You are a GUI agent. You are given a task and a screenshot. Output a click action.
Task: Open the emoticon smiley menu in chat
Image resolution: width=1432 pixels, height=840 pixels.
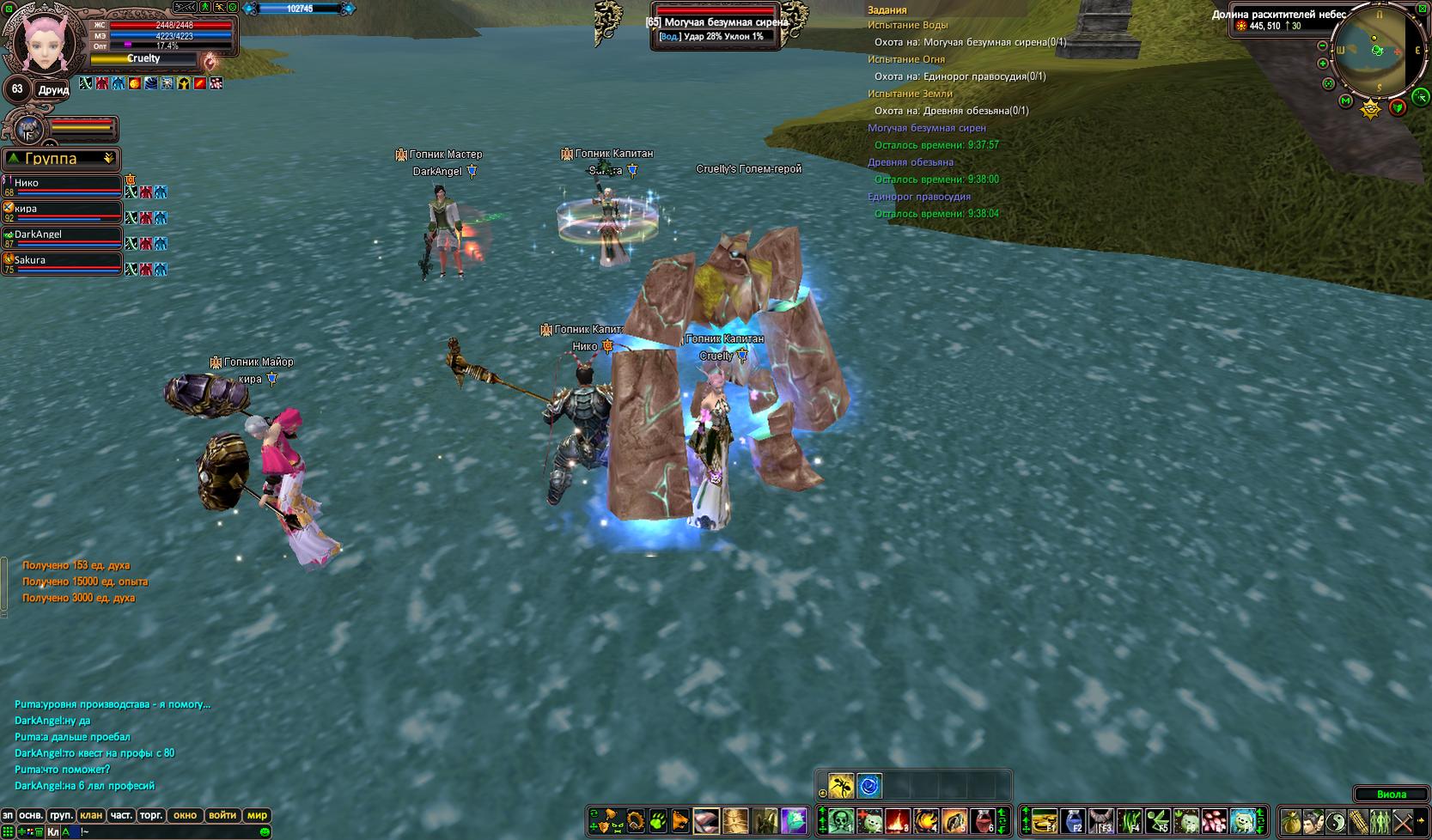coord(265,831)
